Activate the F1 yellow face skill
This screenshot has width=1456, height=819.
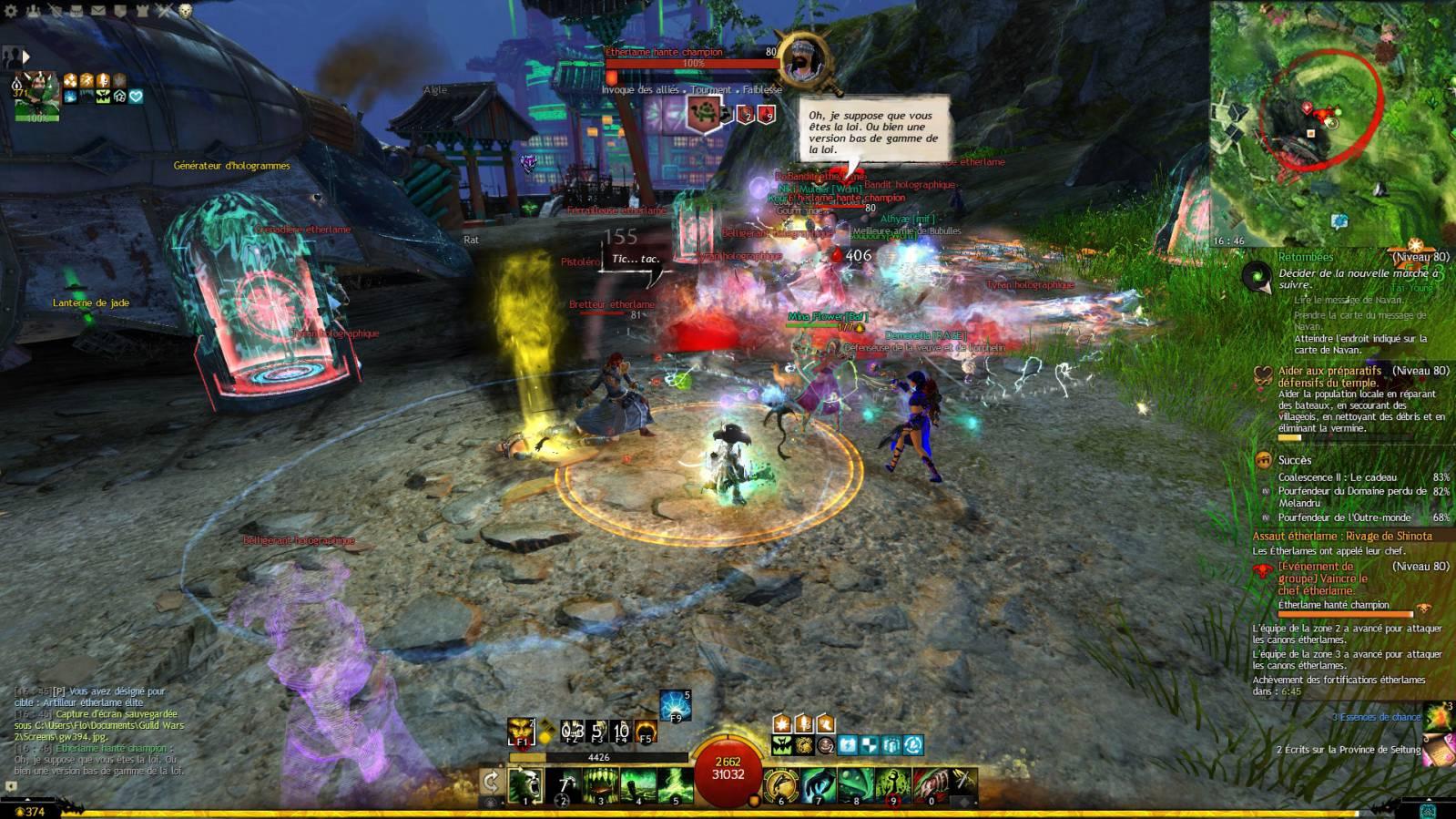coord(521,732)
